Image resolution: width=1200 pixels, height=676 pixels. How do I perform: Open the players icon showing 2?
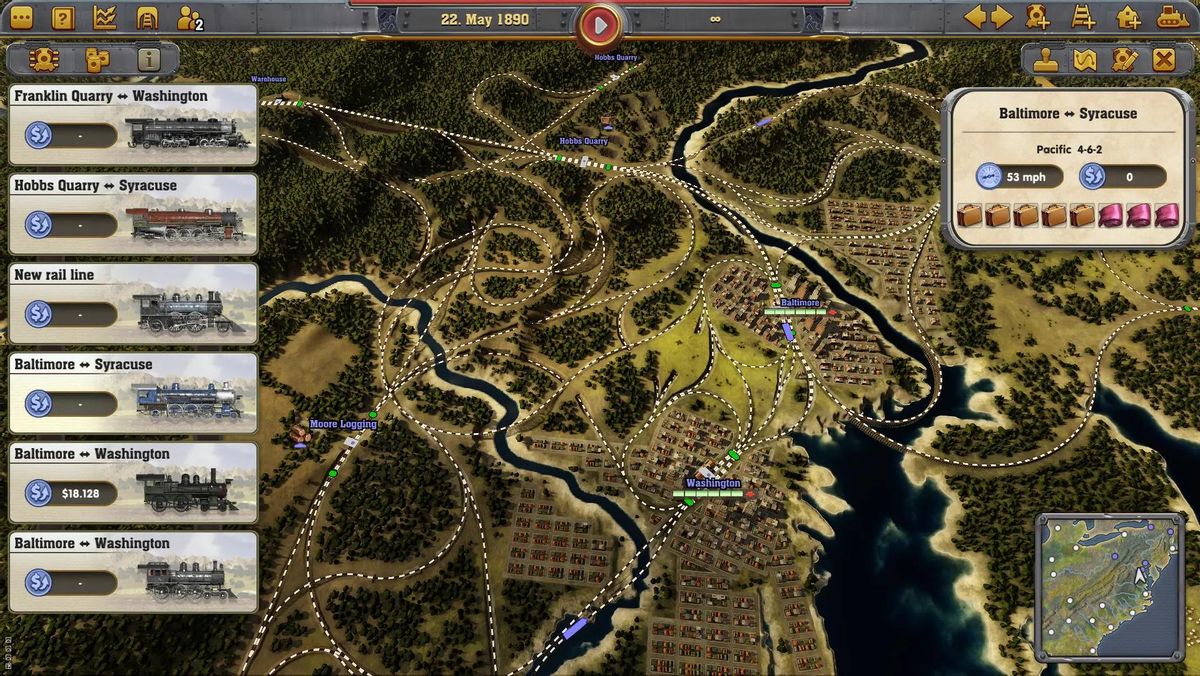coord(188,18)
